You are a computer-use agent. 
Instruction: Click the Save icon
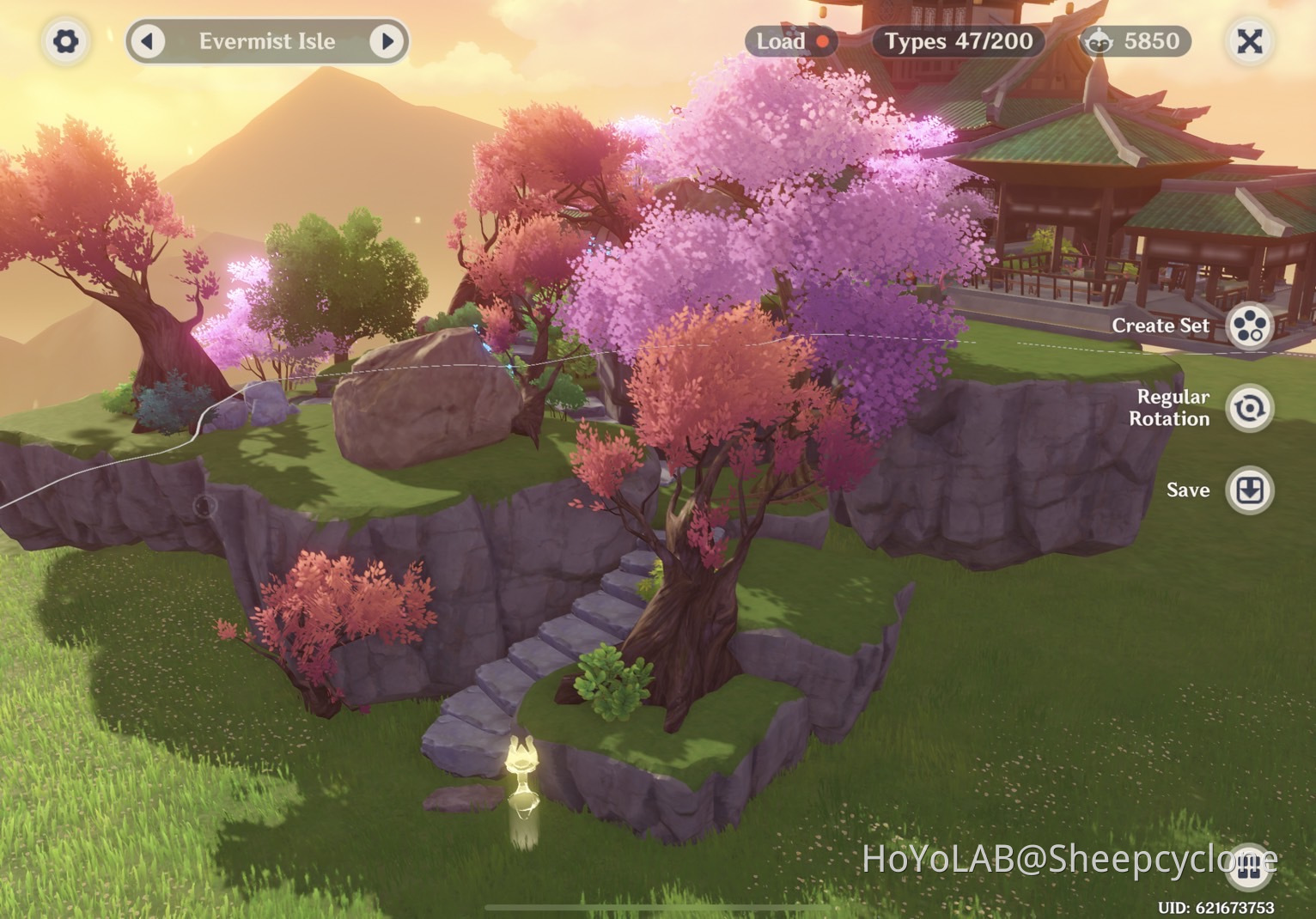click(x=1251, y=490)
